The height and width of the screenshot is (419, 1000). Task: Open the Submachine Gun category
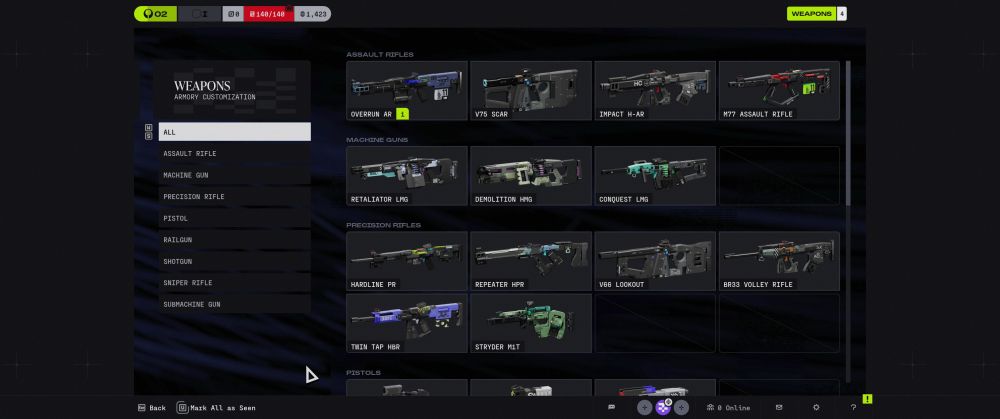tap(234, 304)
